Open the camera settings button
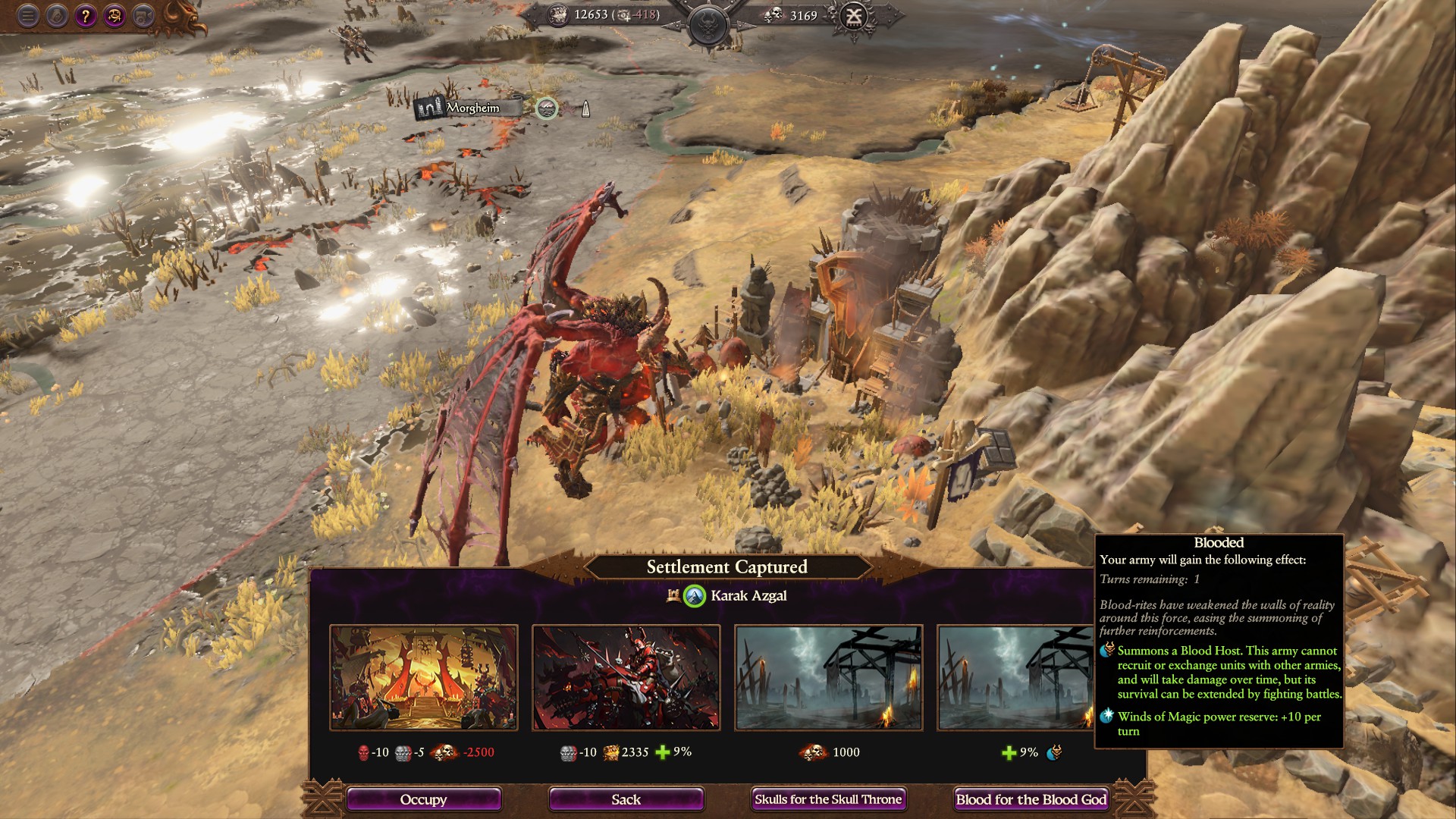1456x819 pixels. [x=143, y=15]
